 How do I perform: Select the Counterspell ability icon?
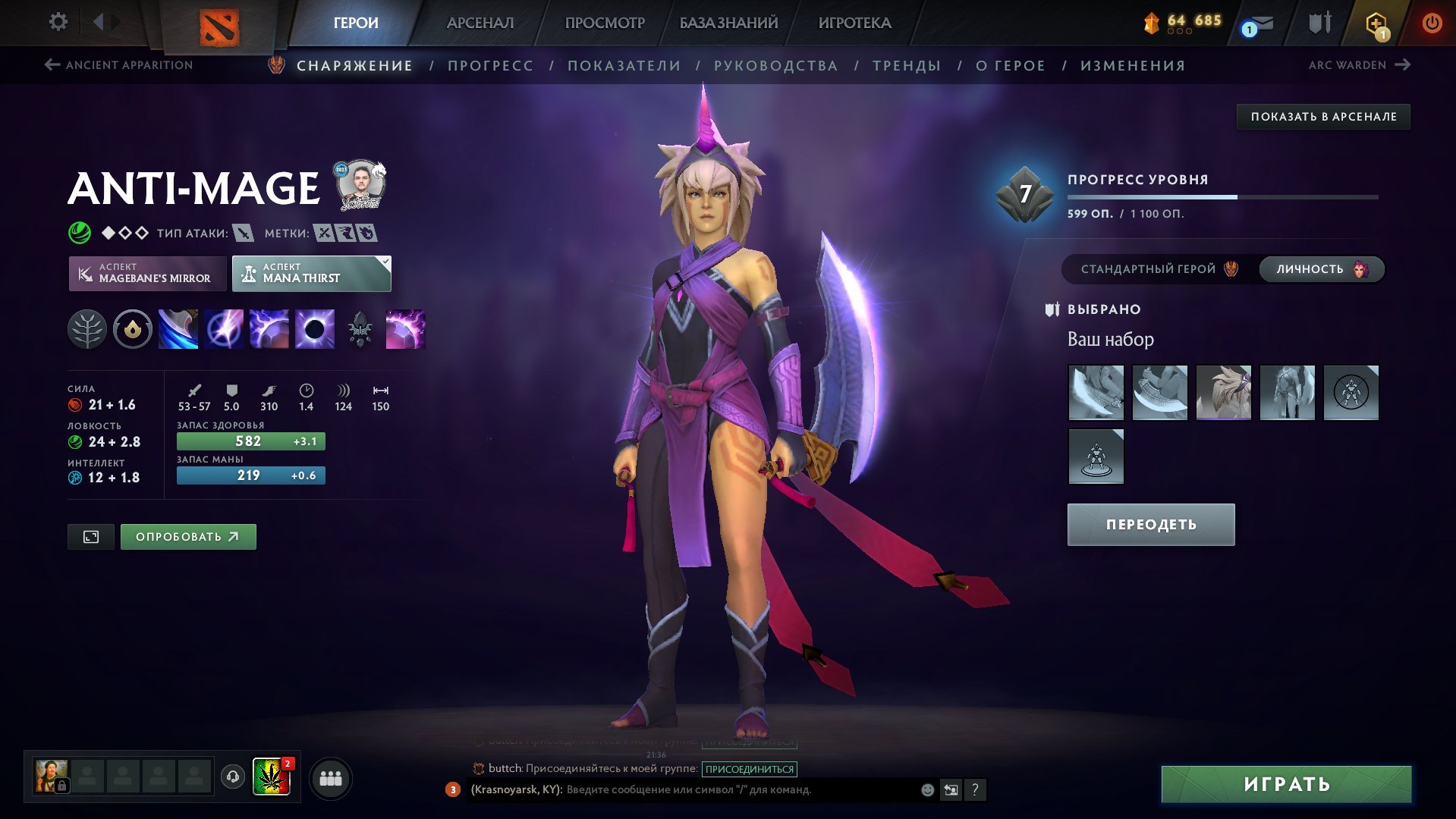click(x=268, y=328)
